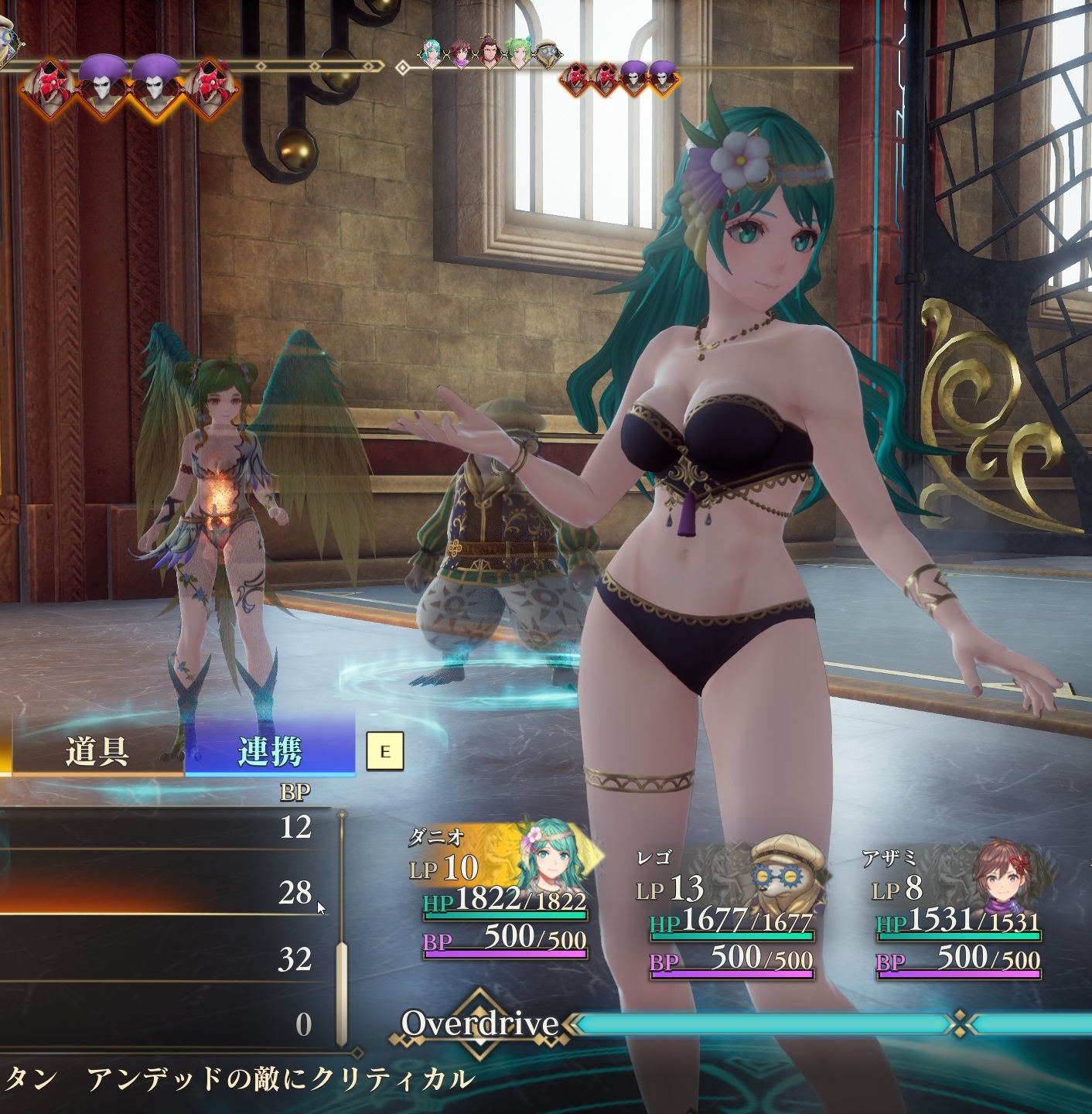
Task: Switch to the 道具 tab
Action: point(97,751)
